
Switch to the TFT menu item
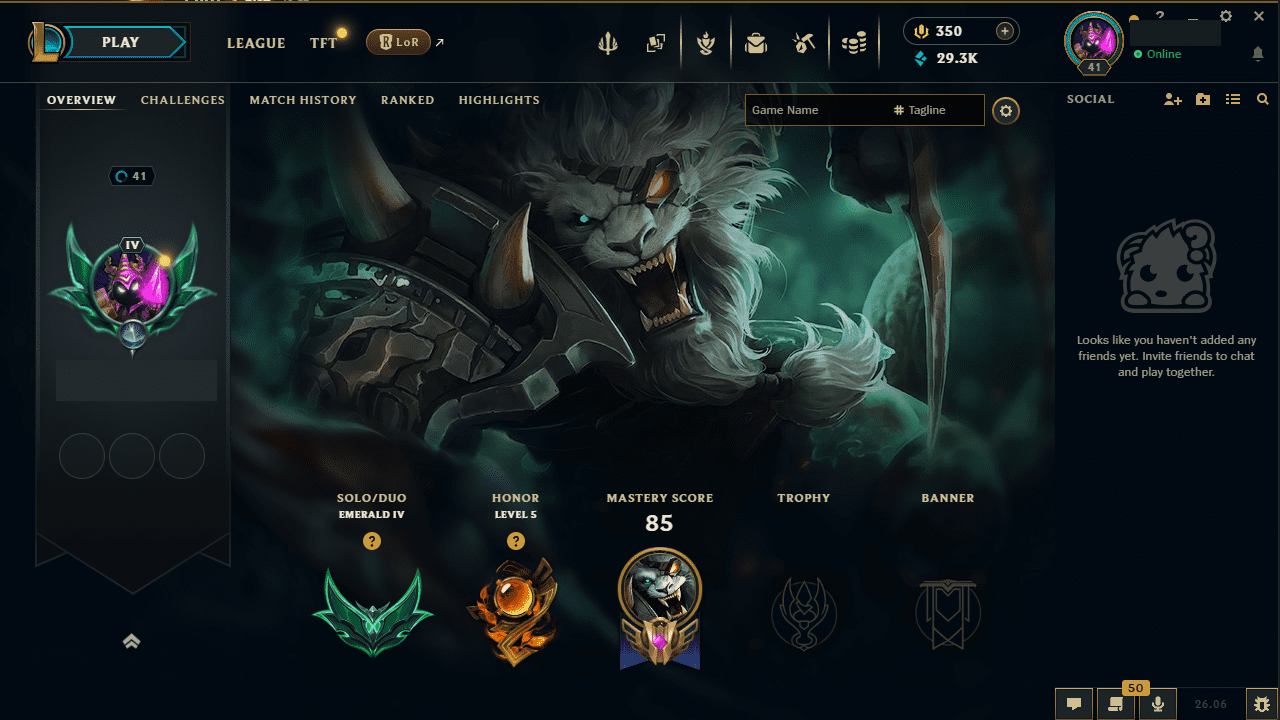[322, 43]
